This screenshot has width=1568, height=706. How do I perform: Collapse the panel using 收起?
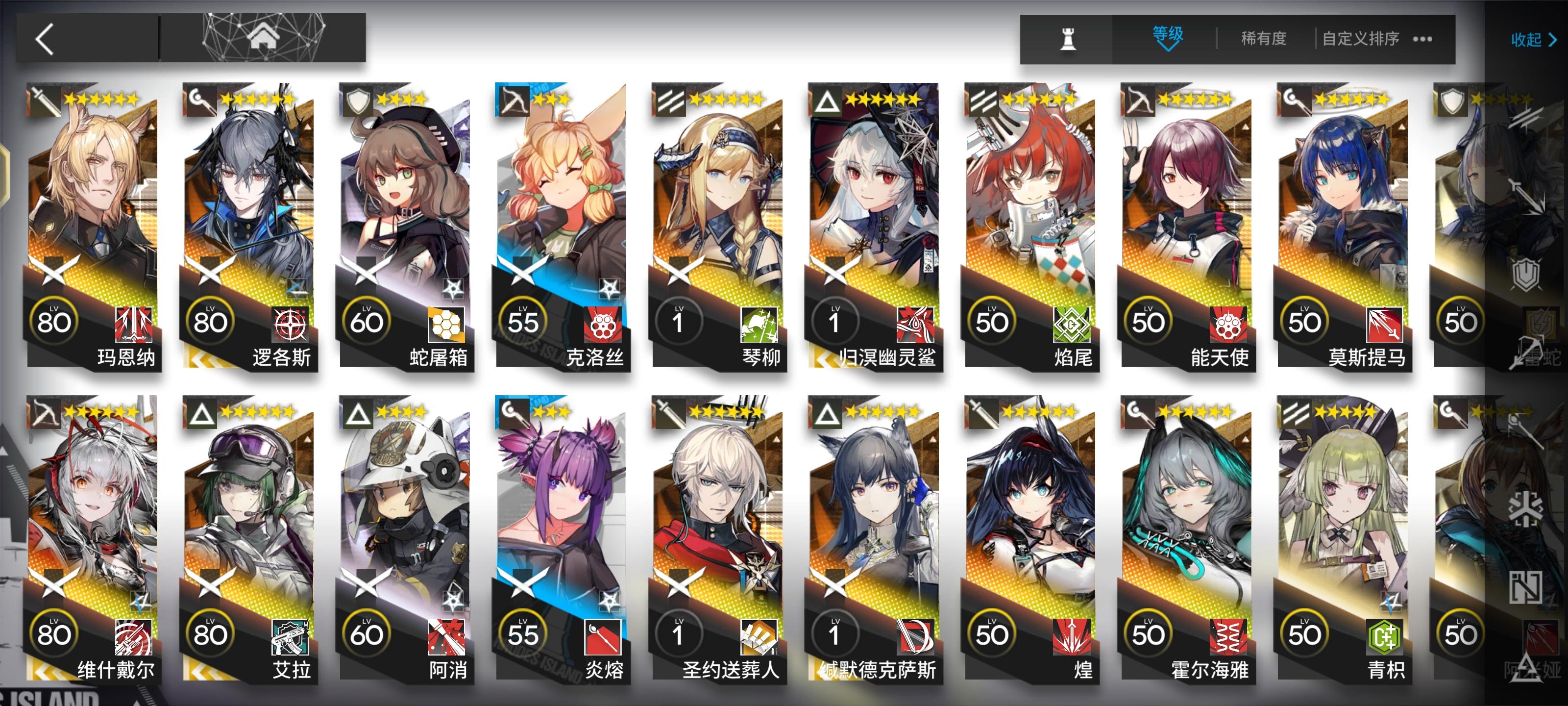click(x=1528, y=40)
